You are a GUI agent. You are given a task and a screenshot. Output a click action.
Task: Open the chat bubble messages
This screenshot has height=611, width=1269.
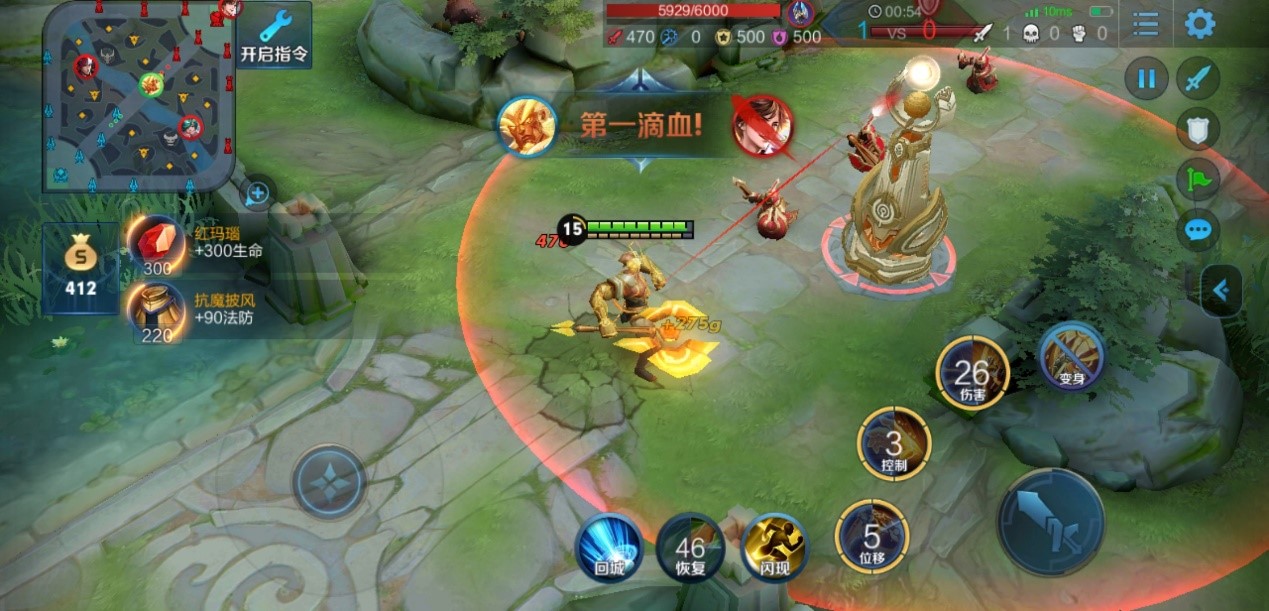tap(1198, 230)
